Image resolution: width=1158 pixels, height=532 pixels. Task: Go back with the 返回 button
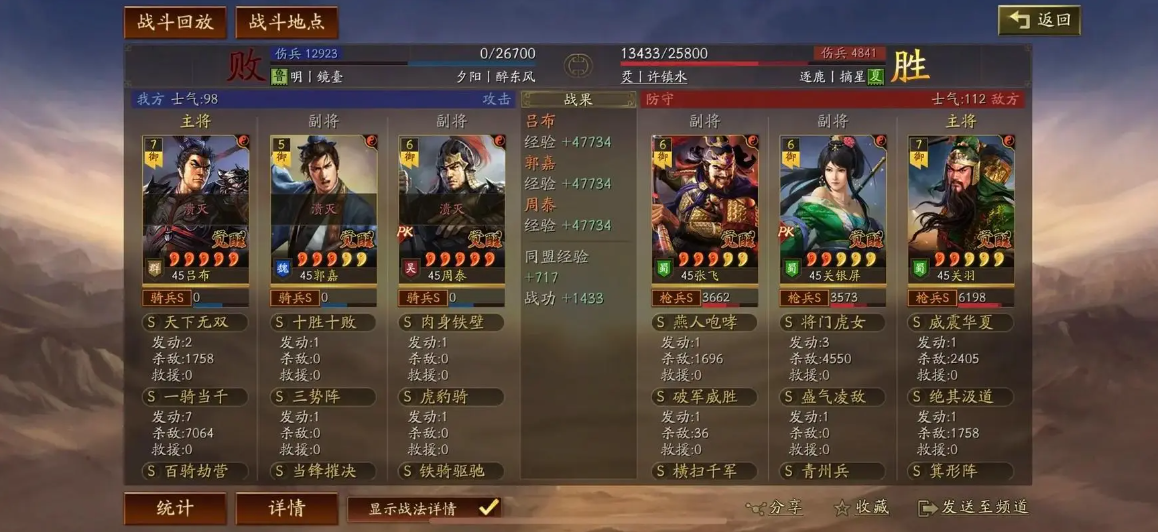point(1038,20)
